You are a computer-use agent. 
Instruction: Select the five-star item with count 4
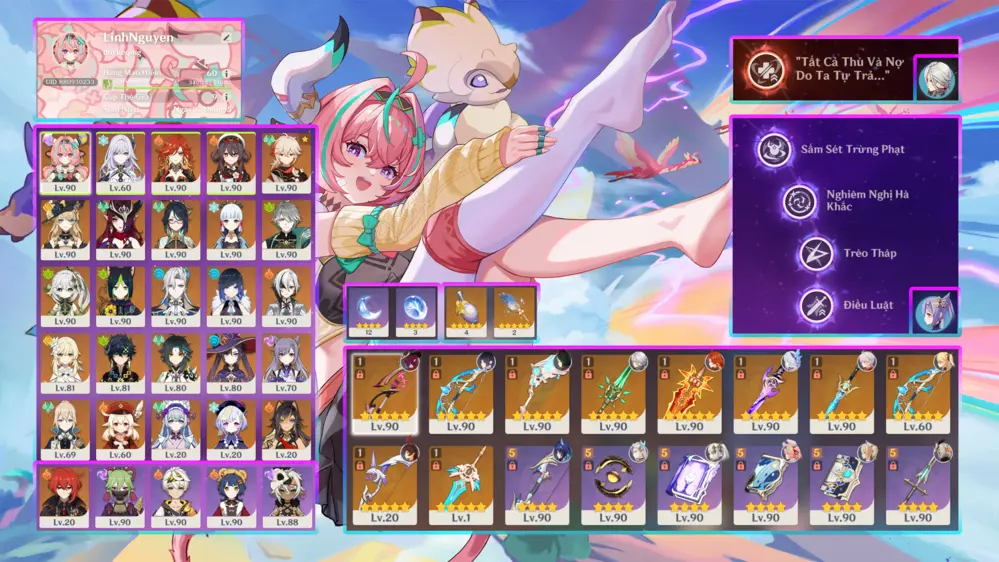pyautogui.click(x=465, y=310)
